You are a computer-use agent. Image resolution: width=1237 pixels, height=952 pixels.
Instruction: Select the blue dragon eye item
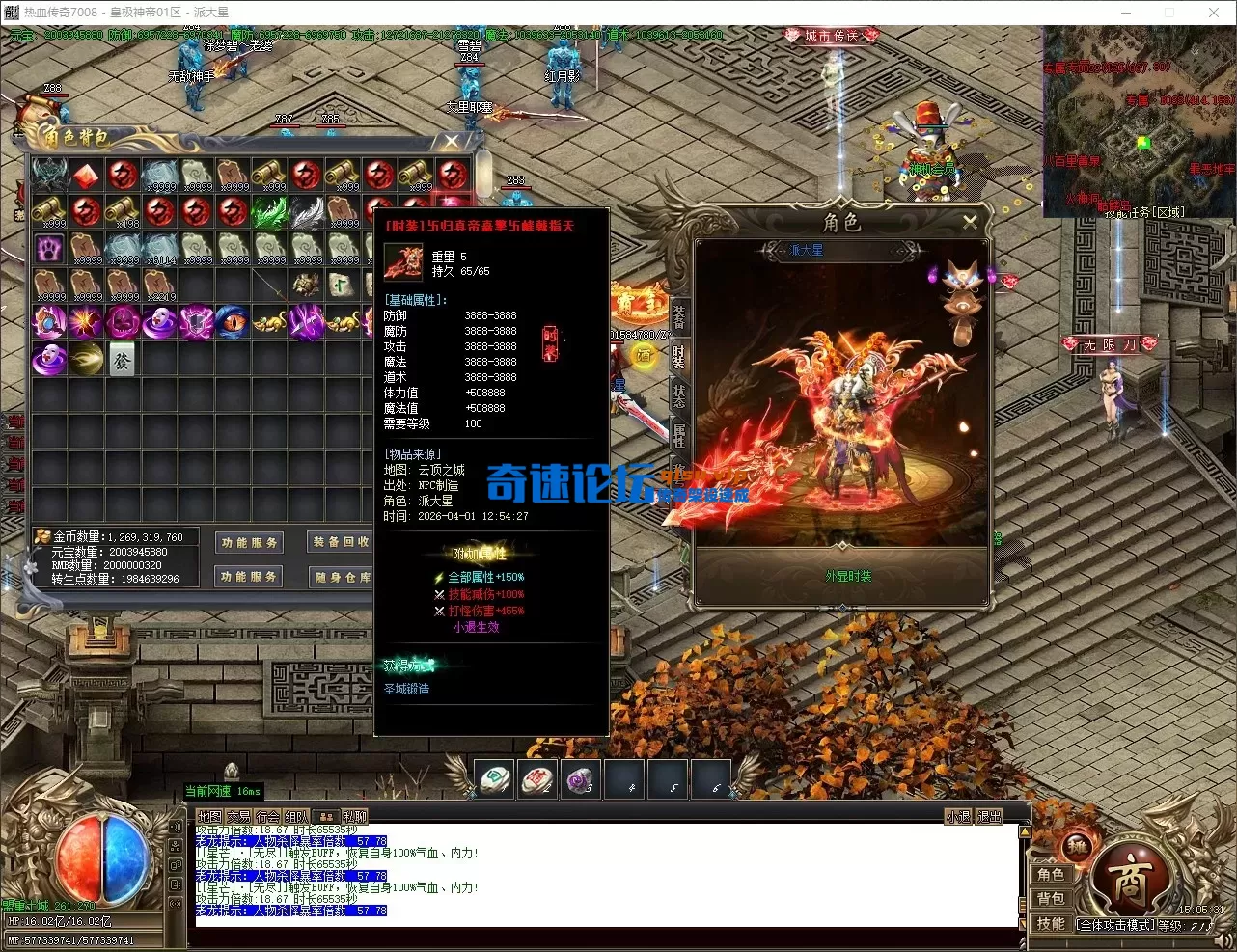tap(233, 322)
